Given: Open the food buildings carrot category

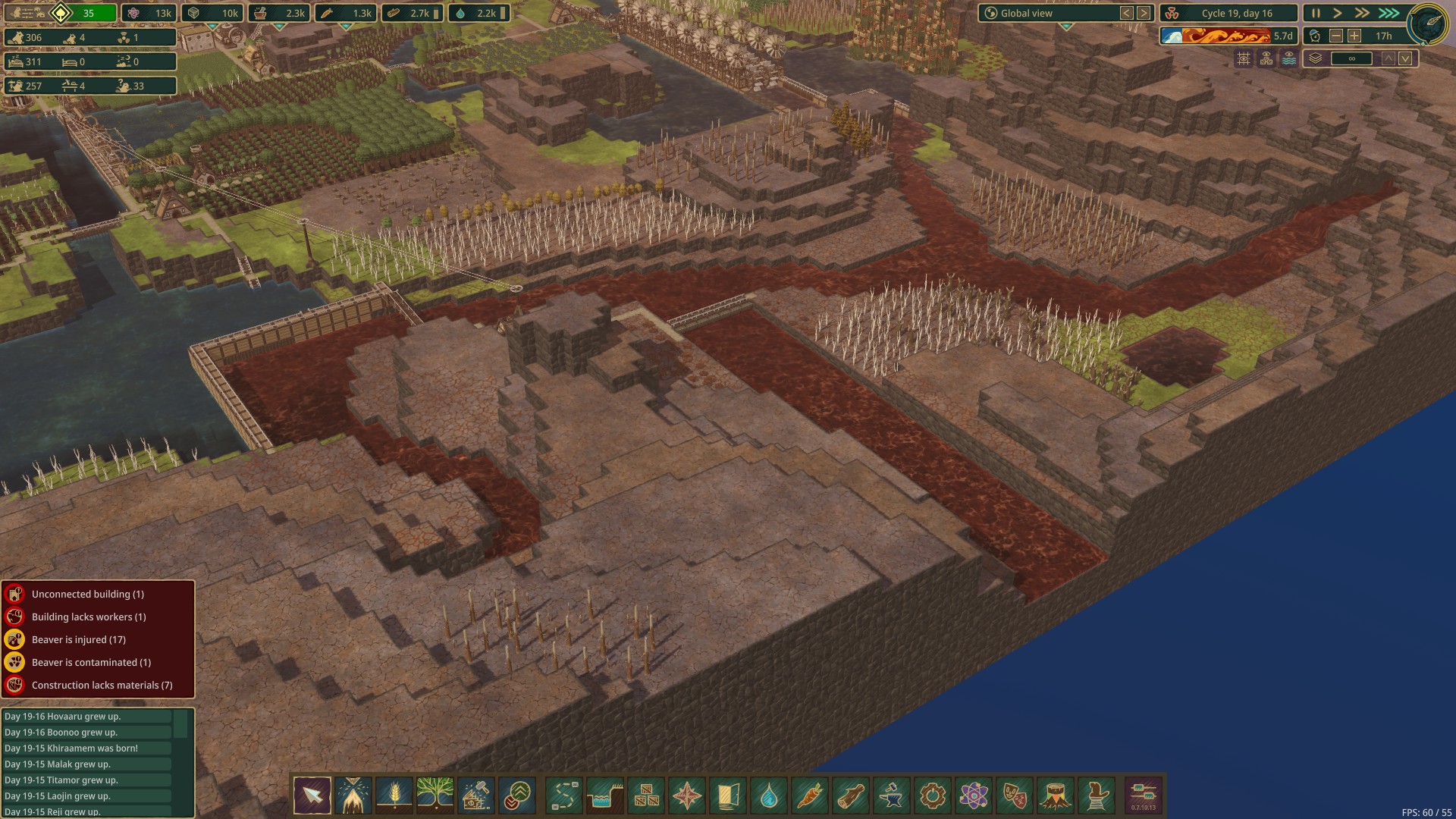Looking at the screenshot, I should point(810,795).
